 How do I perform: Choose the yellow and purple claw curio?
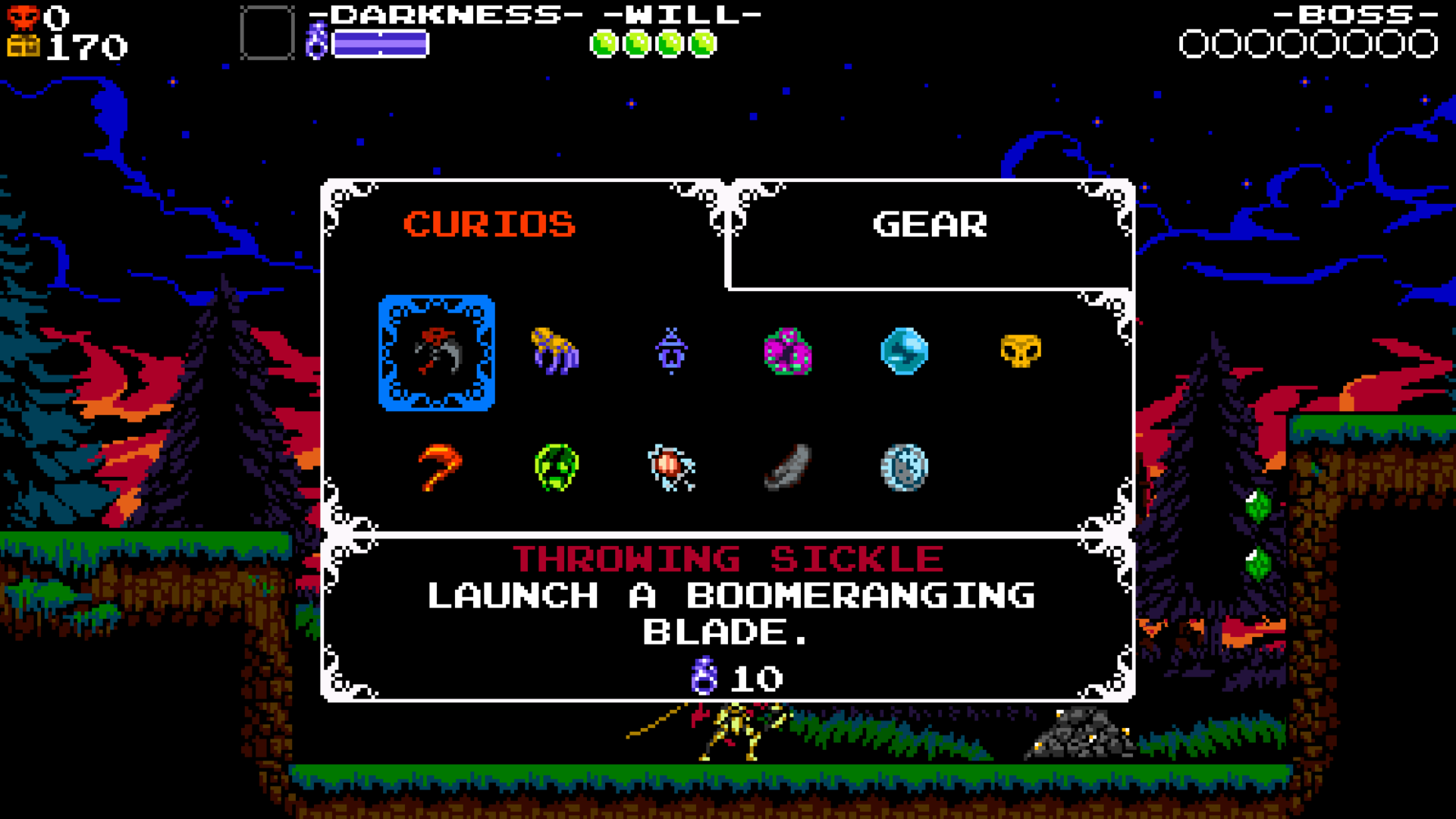coord(555,351)
